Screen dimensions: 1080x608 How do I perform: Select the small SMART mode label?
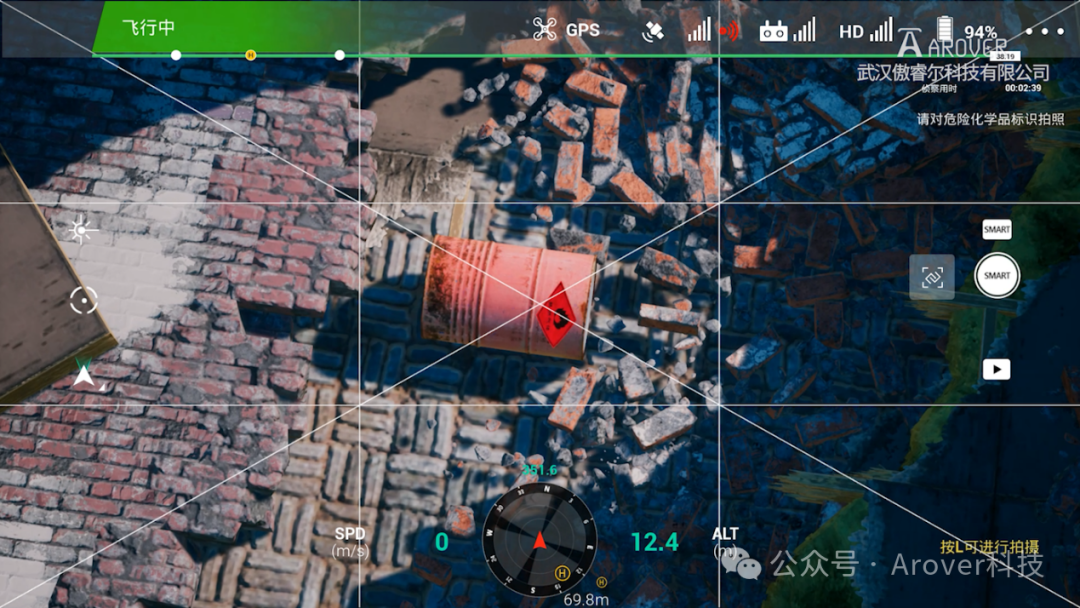pos(996,230)
